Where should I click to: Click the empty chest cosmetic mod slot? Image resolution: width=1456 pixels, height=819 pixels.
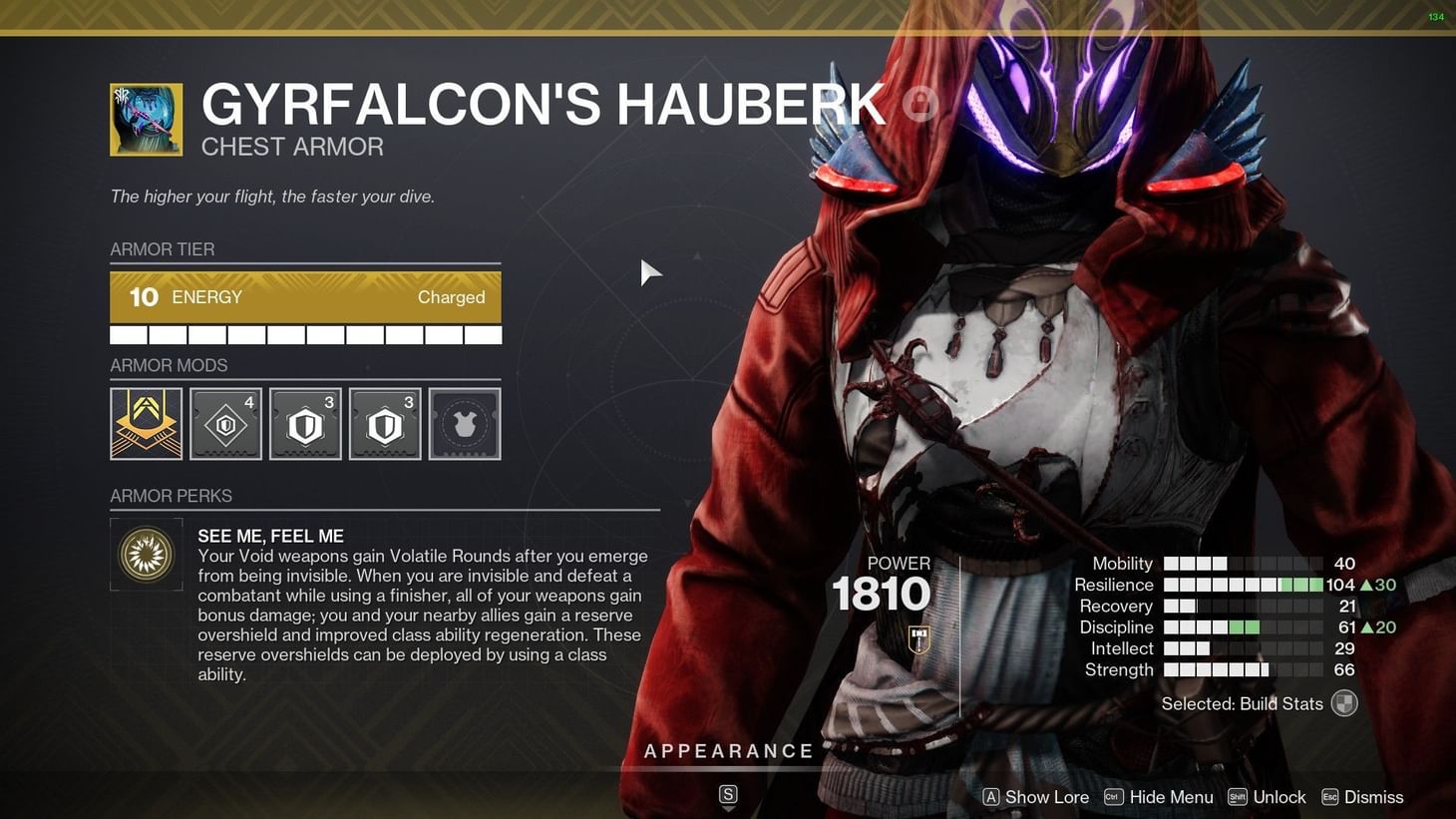465,423
